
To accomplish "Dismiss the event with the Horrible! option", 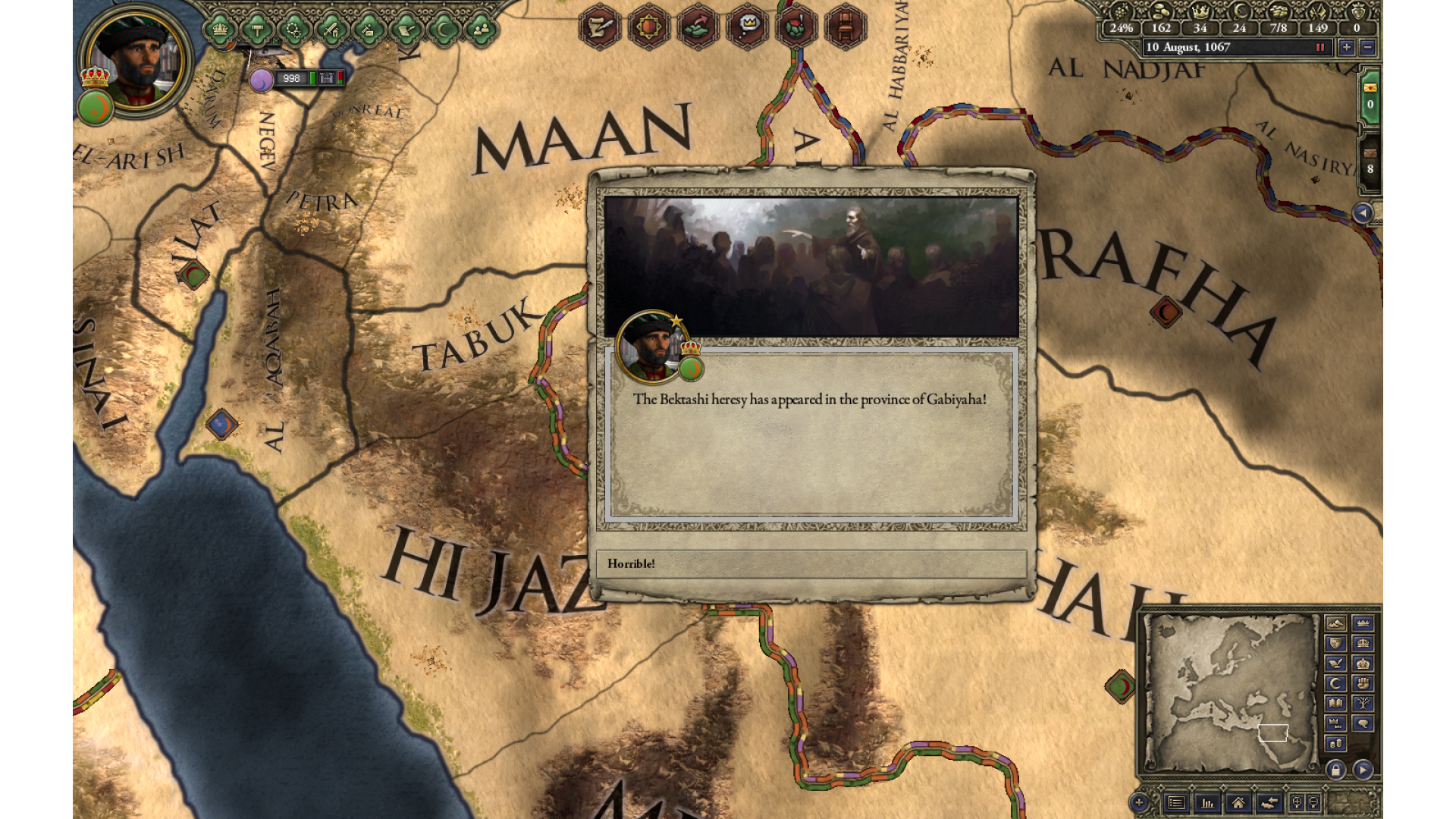I will (811, 563).
